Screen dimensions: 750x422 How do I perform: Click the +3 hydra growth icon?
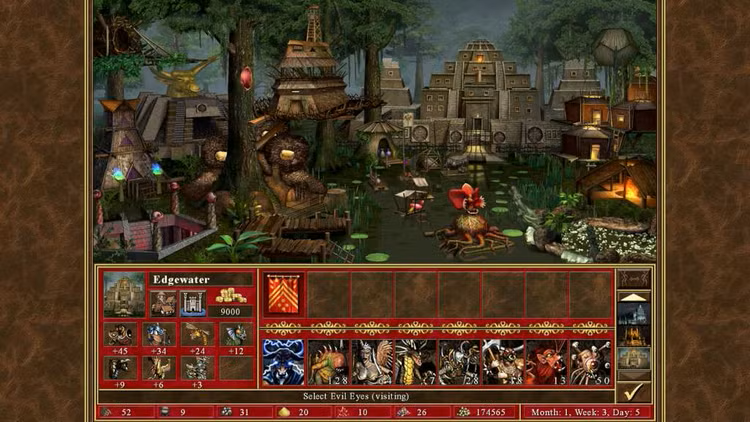coord(196,368)
